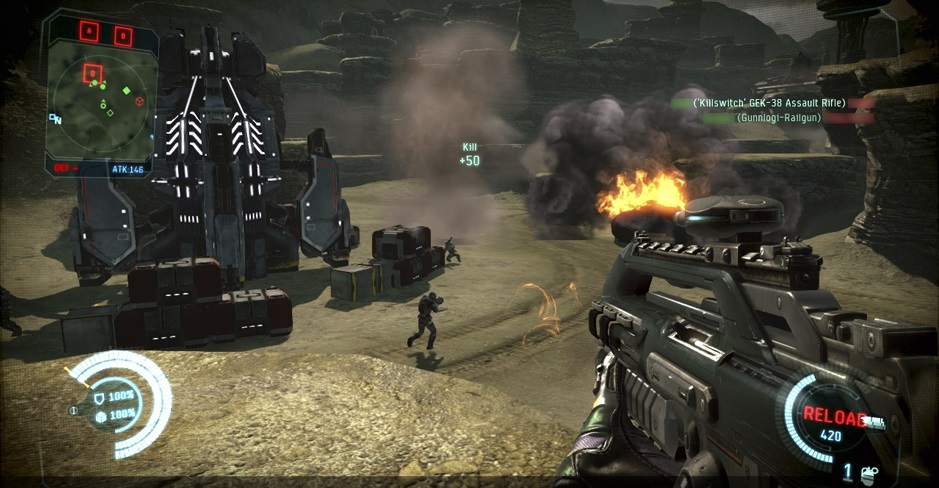939x488 pixels.
Task: Click the Gunnlogi-Railgun kill feed entry
Action: [777, 118]
